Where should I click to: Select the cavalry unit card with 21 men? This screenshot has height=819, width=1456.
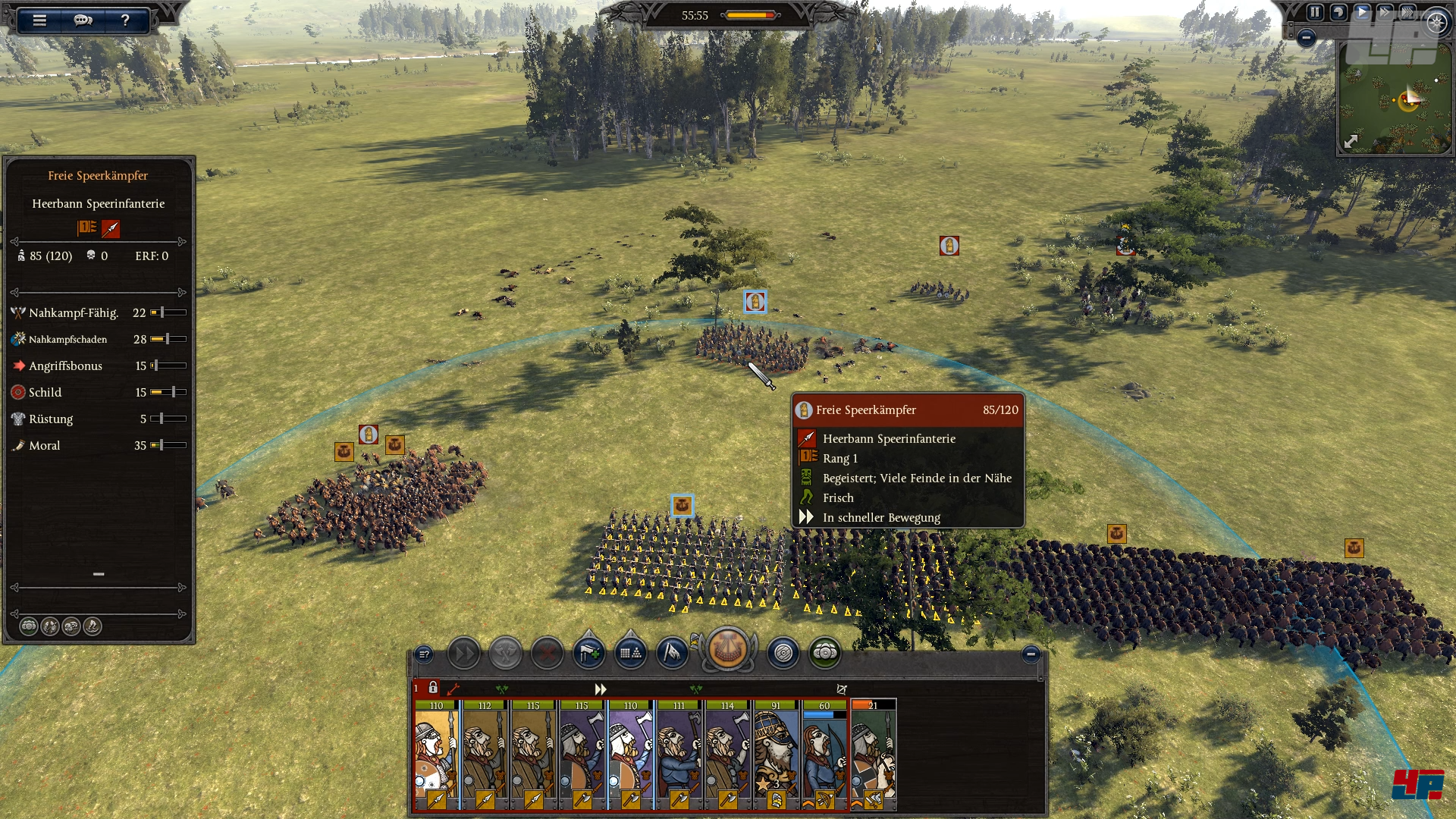873,755
